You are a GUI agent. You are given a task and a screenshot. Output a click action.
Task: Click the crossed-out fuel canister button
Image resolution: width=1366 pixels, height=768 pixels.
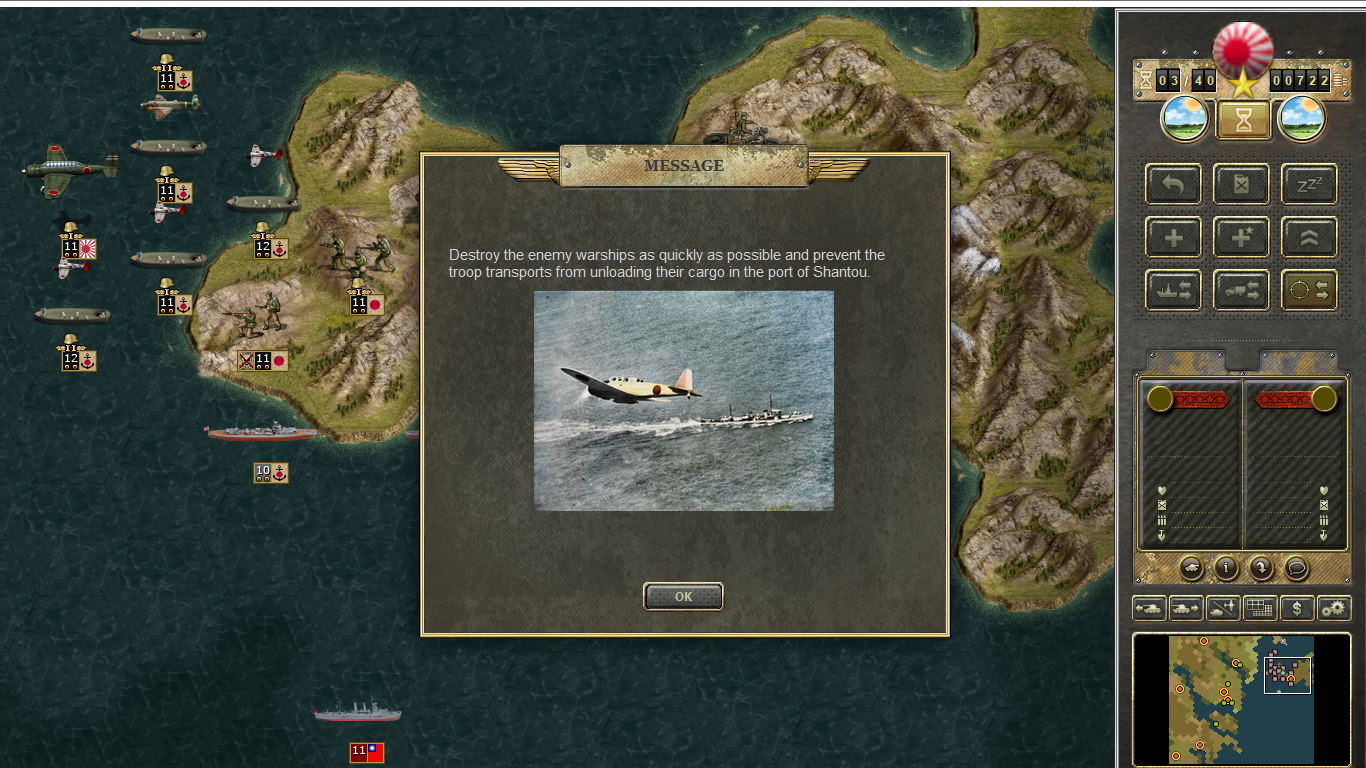click(1241, 185)
